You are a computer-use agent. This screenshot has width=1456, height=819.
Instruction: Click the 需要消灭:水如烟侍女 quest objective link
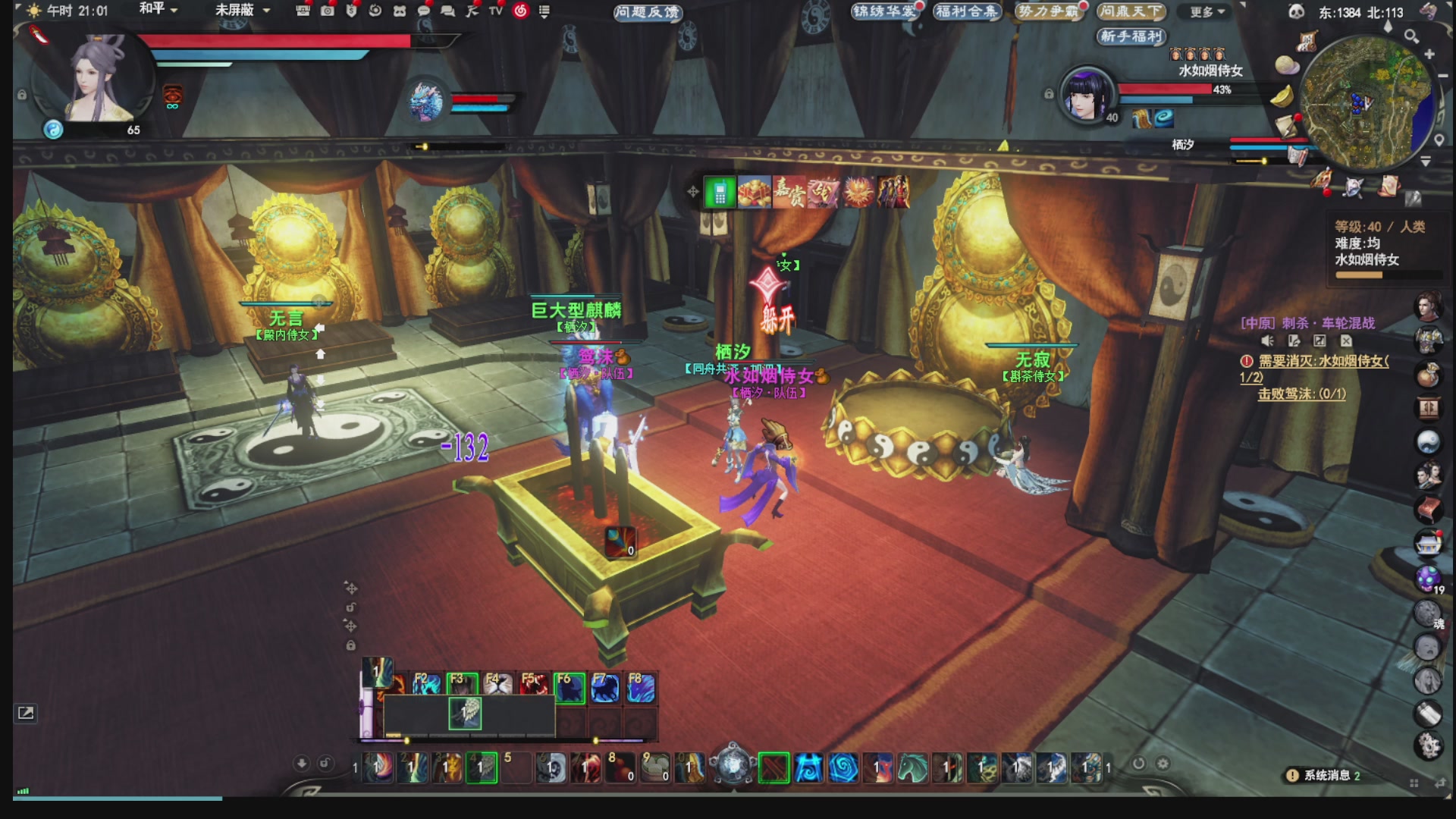[1323, 362]
